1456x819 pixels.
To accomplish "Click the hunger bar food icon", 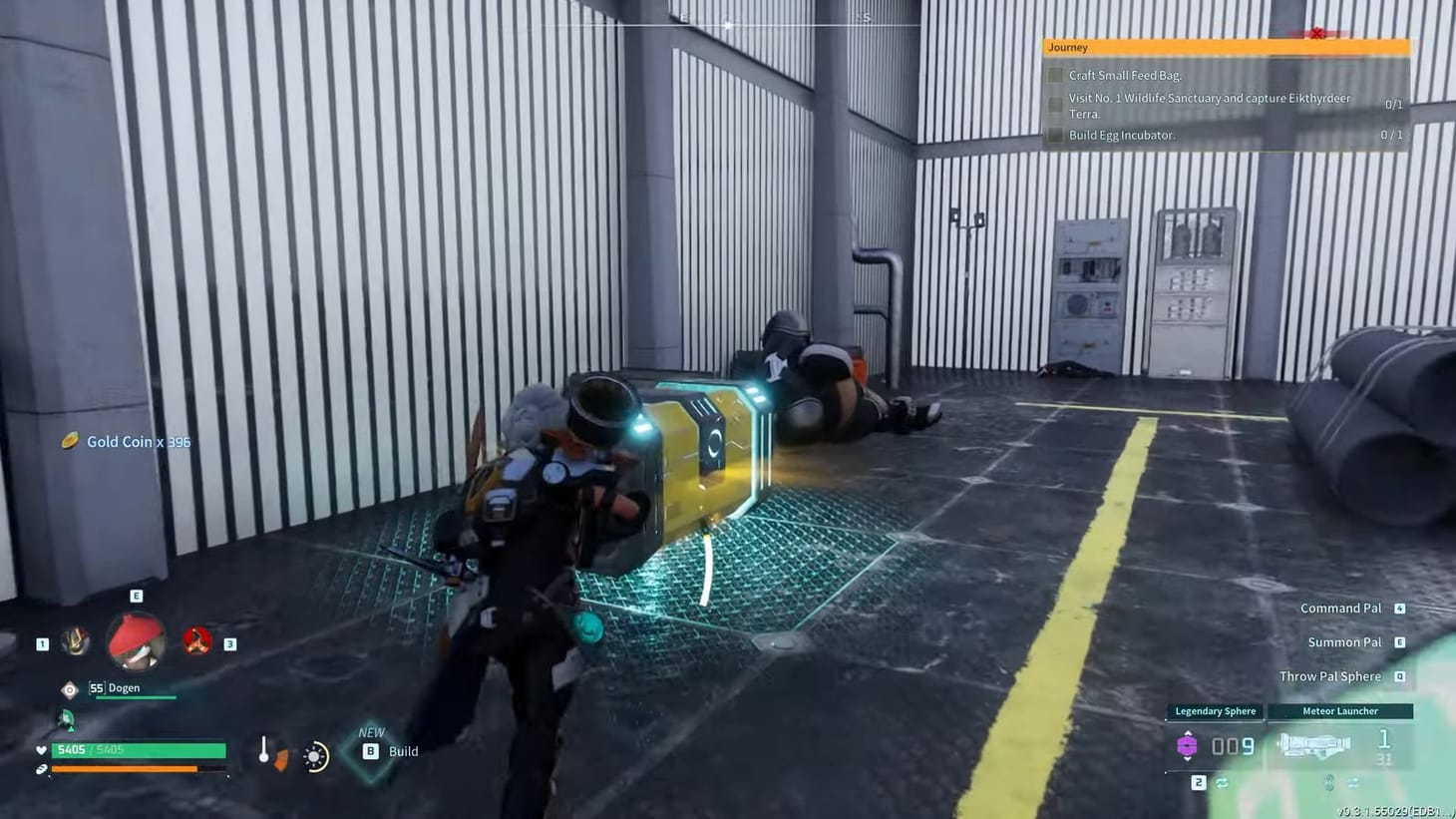I will click(40, 770).
